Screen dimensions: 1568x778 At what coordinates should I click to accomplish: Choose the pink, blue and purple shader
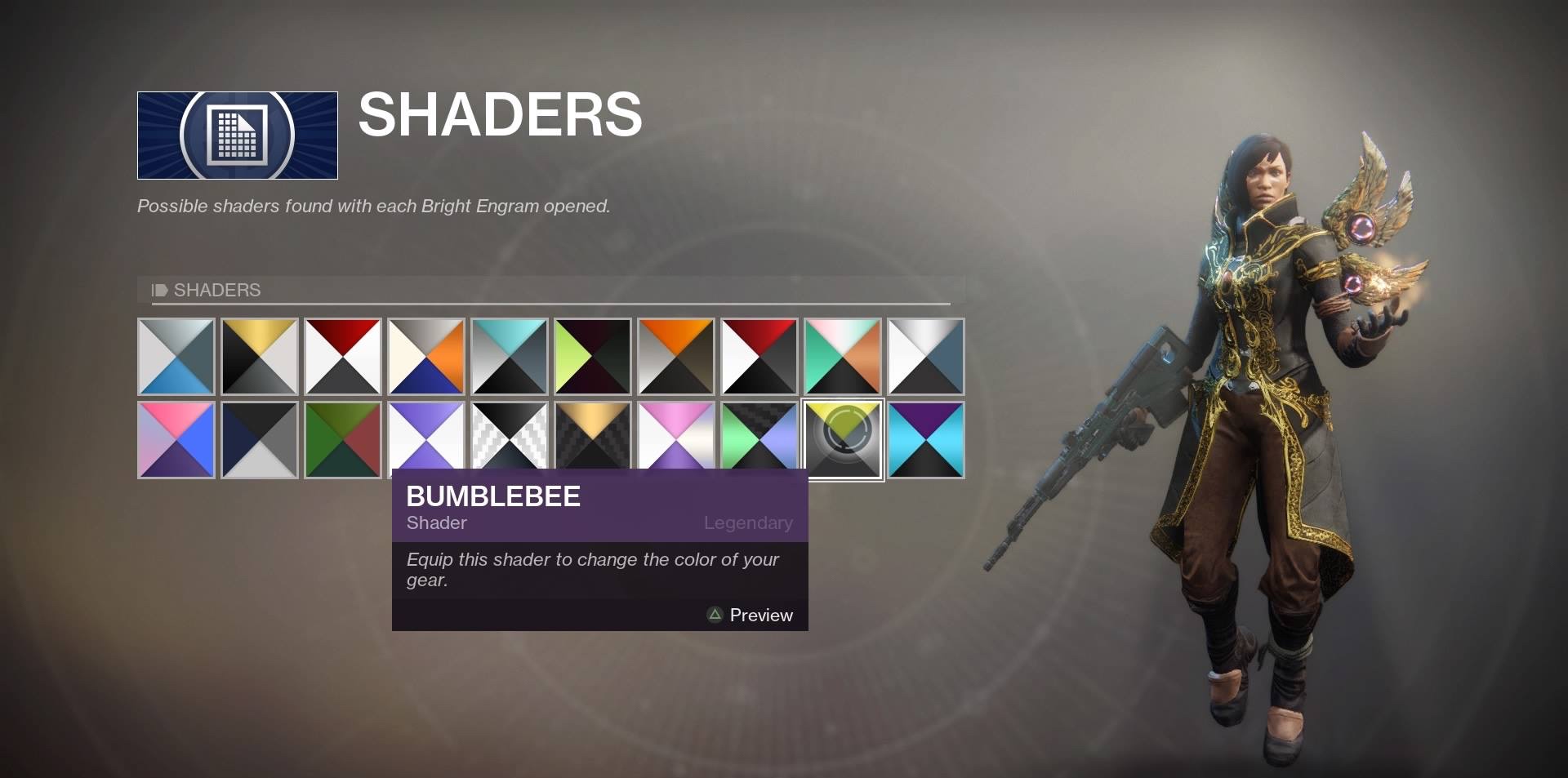point(176,439)
